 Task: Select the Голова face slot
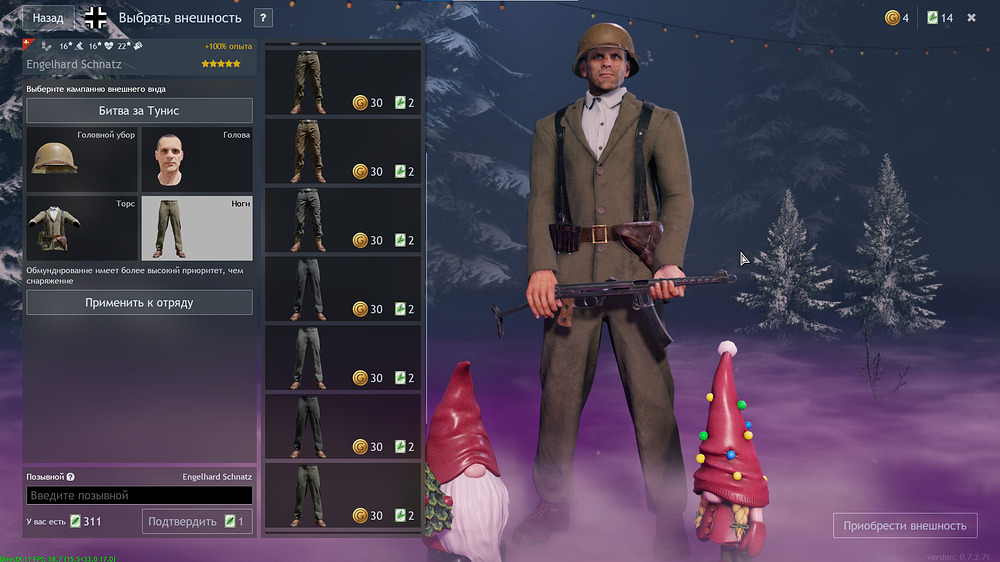point(196,159)
